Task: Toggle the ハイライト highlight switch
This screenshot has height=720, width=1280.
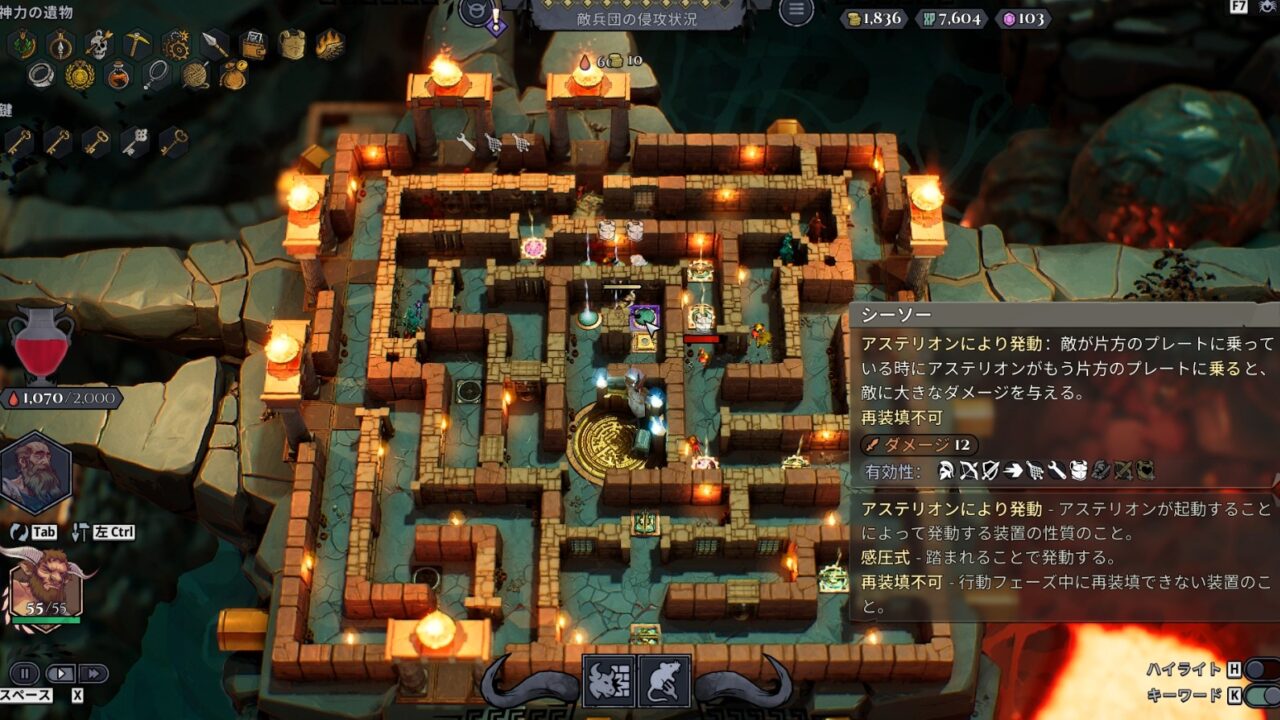Action: click(x=1260, y=669)
